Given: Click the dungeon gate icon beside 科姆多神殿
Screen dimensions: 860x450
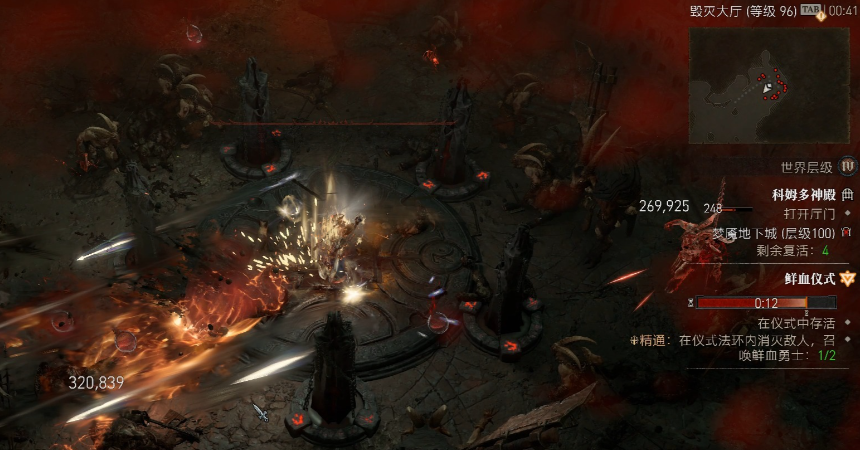Looking at the screenshot, I should 848,194.
